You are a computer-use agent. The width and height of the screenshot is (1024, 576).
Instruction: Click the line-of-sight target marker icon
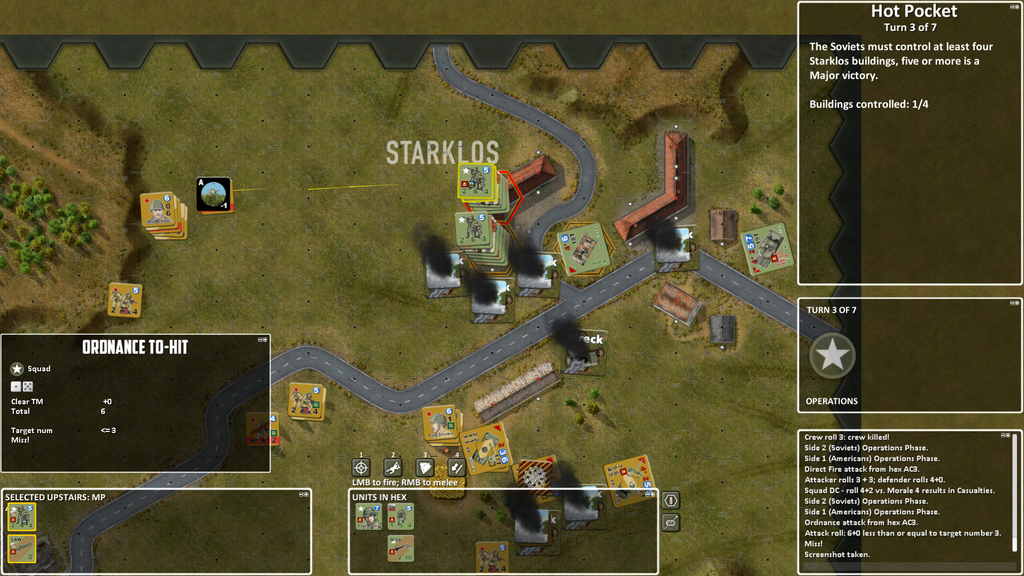point(214,195)
